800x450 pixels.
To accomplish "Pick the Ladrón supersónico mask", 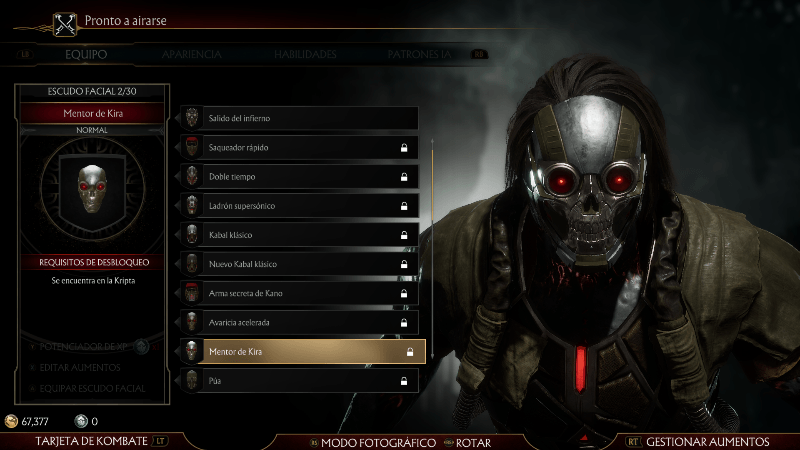I will click(299, 206).
